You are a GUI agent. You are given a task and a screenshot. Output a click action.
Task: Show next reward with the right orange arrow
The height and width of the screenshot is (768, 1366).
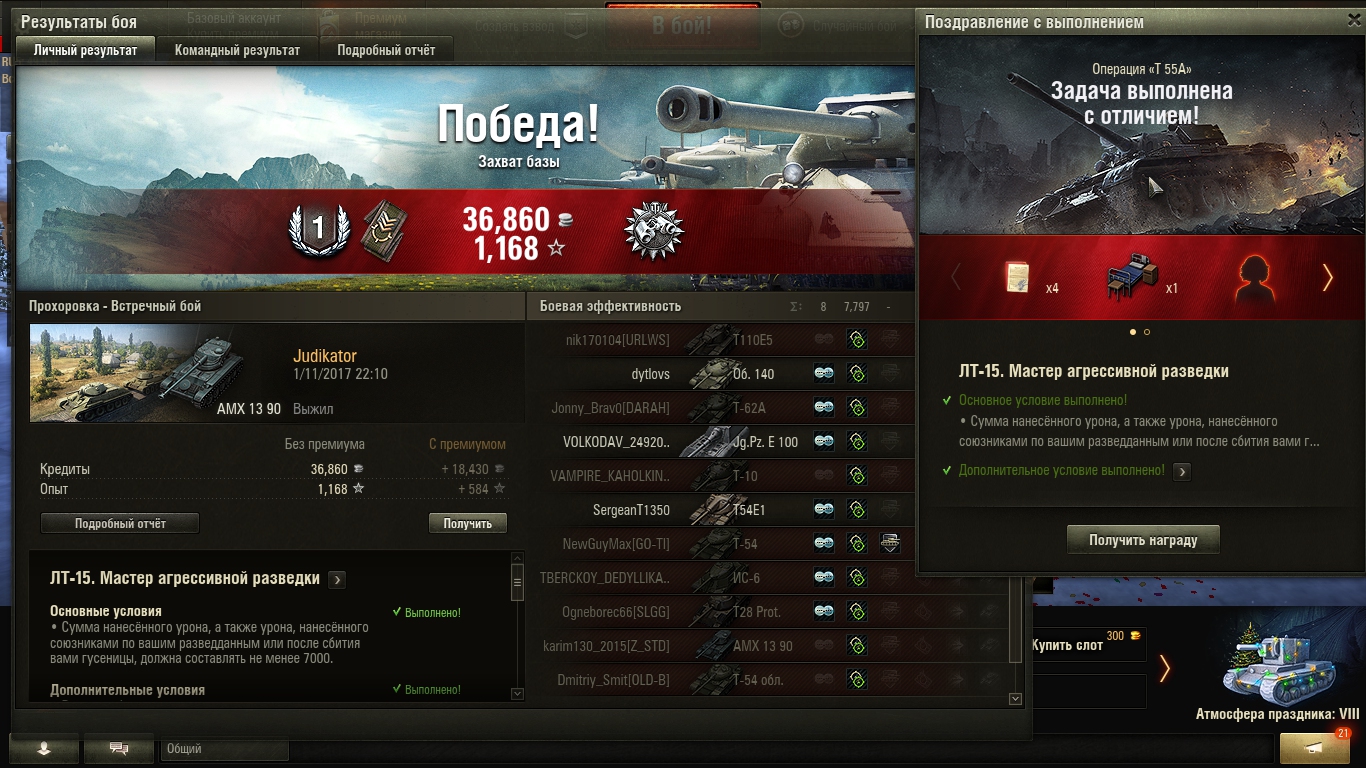pos(1328,278)
